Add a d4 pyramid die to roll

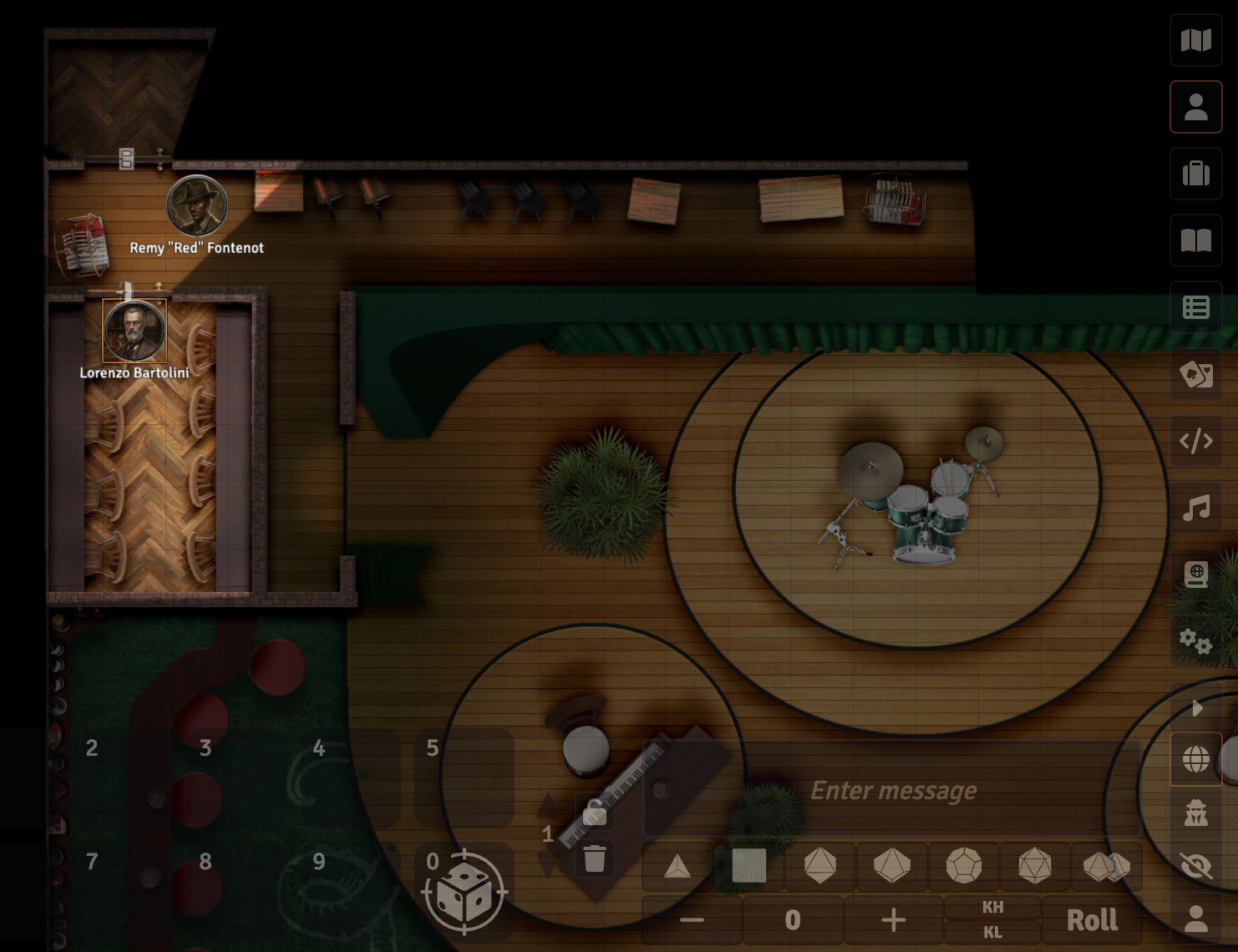click(x=677, y=866)
